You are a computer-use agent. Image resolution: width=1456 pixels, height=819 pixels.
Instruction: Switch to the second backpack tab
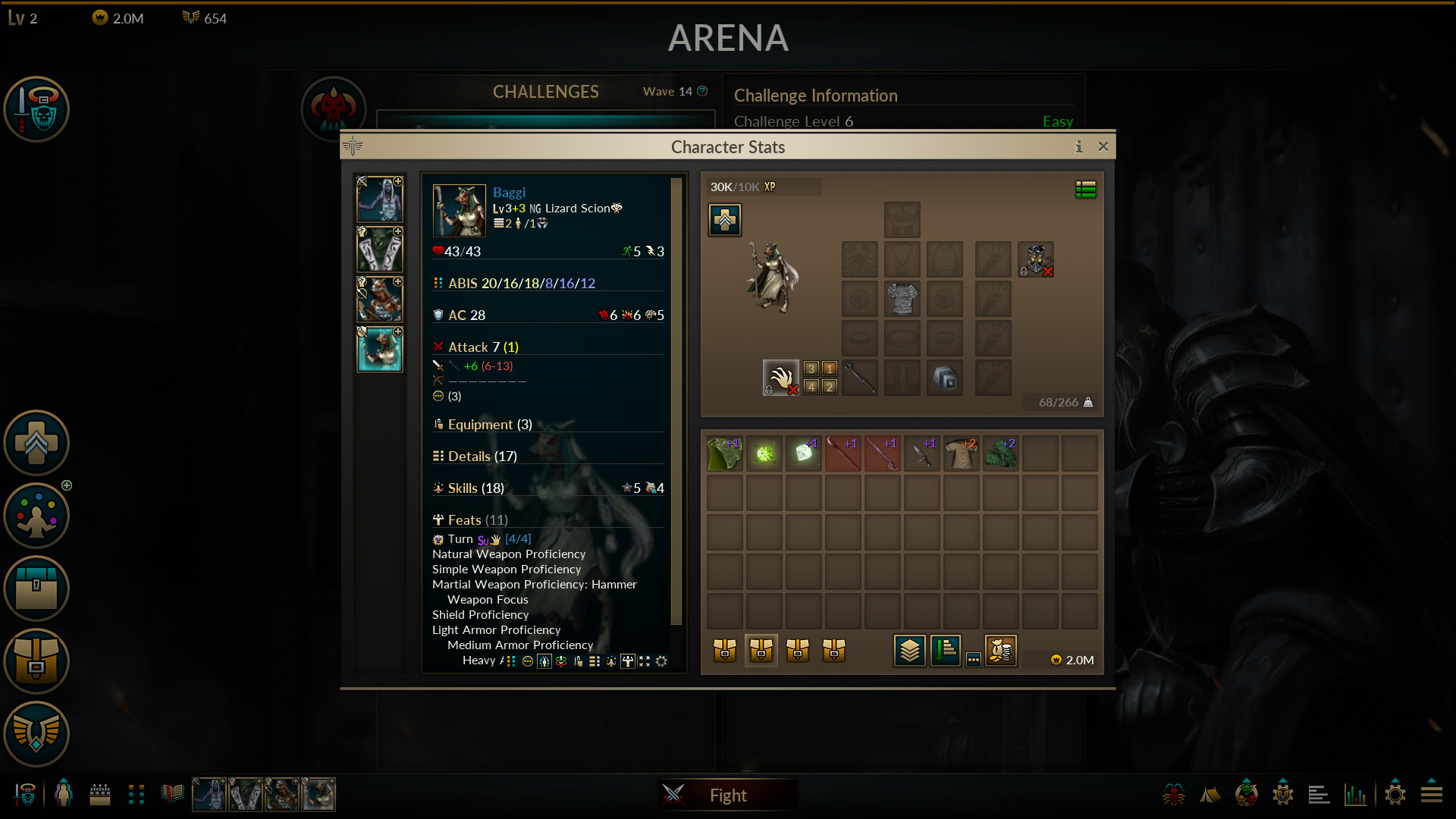(761, 650)
